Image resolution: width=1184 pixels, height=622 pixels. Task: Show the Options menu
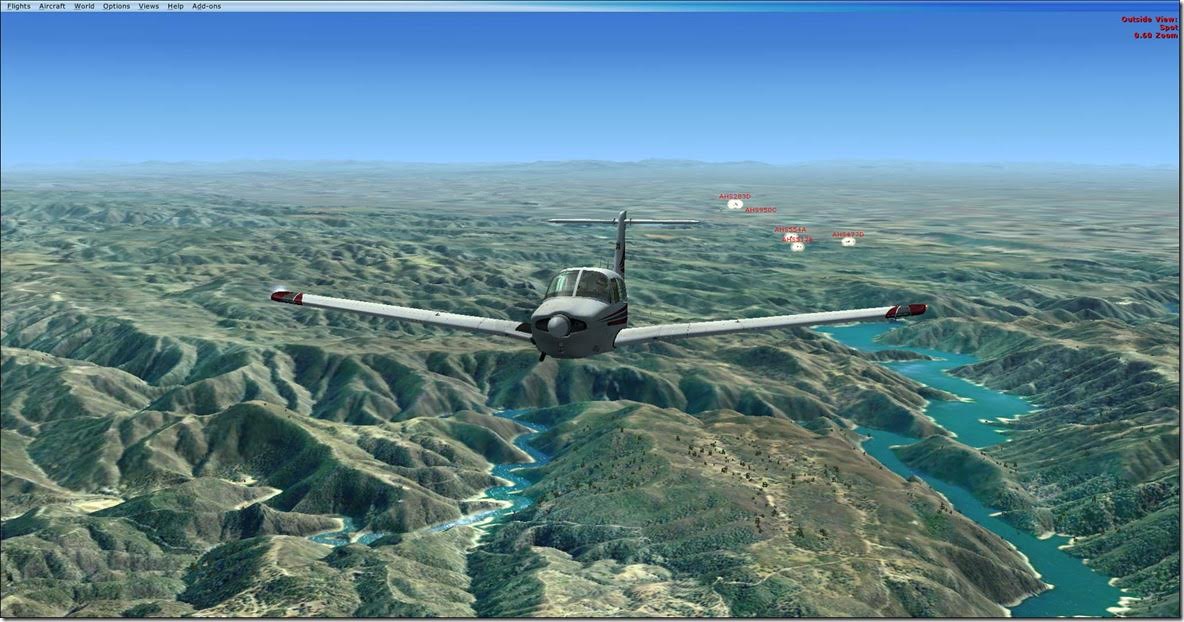116,6
